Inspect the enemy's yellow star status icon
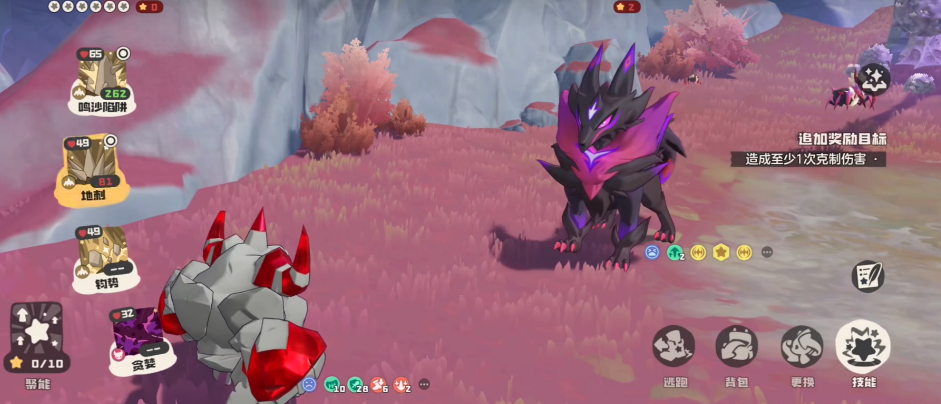941x404 pixels. click(x=721, y=253)
